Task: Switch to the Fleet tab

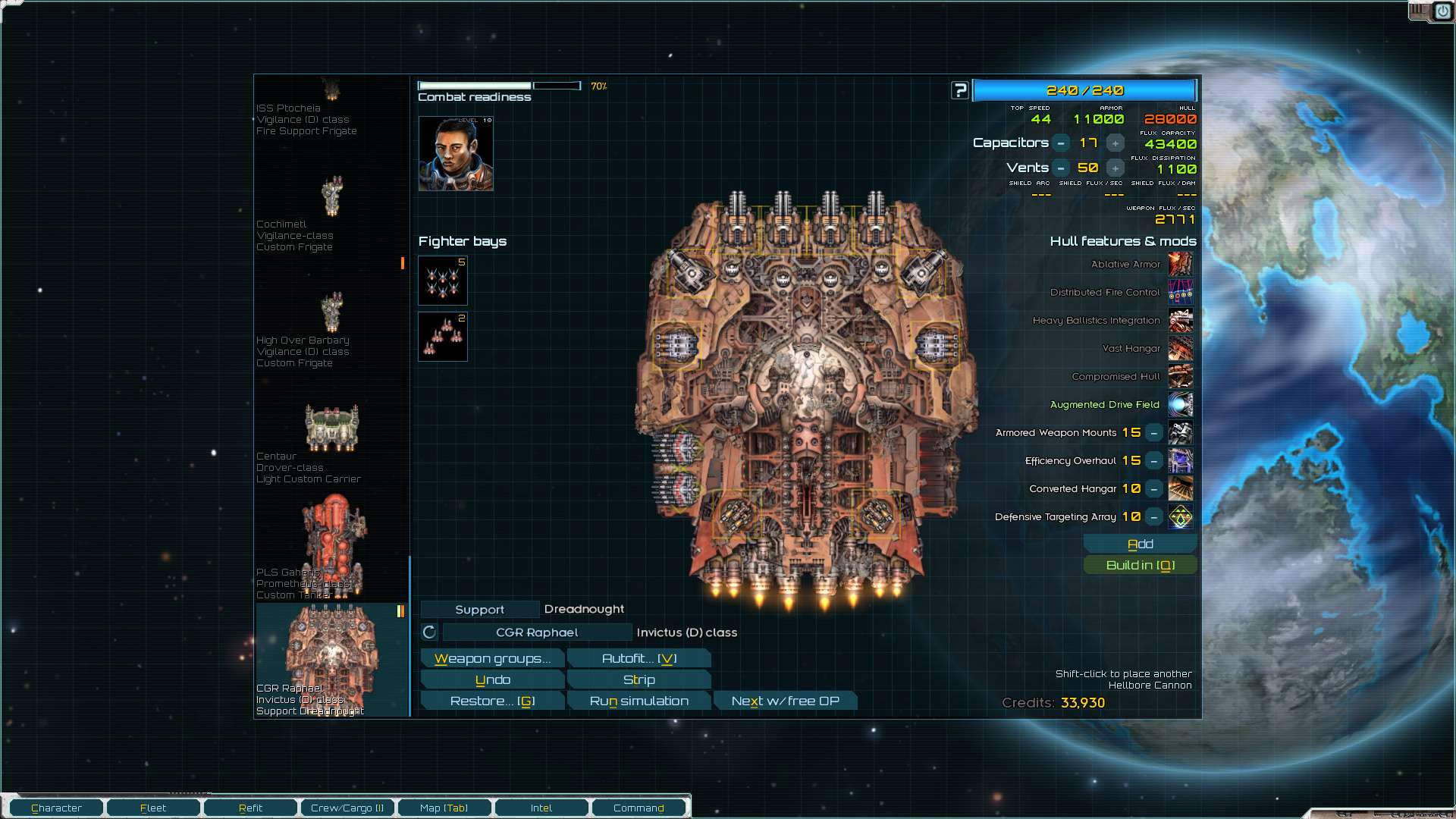Action: [153, 808]
